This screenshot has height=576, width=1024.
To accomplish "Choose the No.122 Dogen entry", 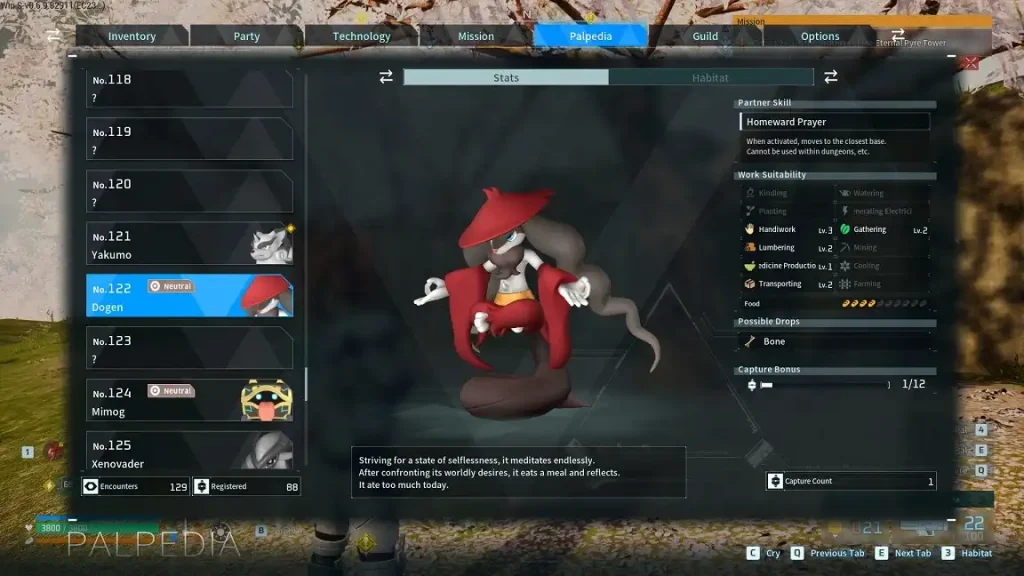I will pos(190,296).
